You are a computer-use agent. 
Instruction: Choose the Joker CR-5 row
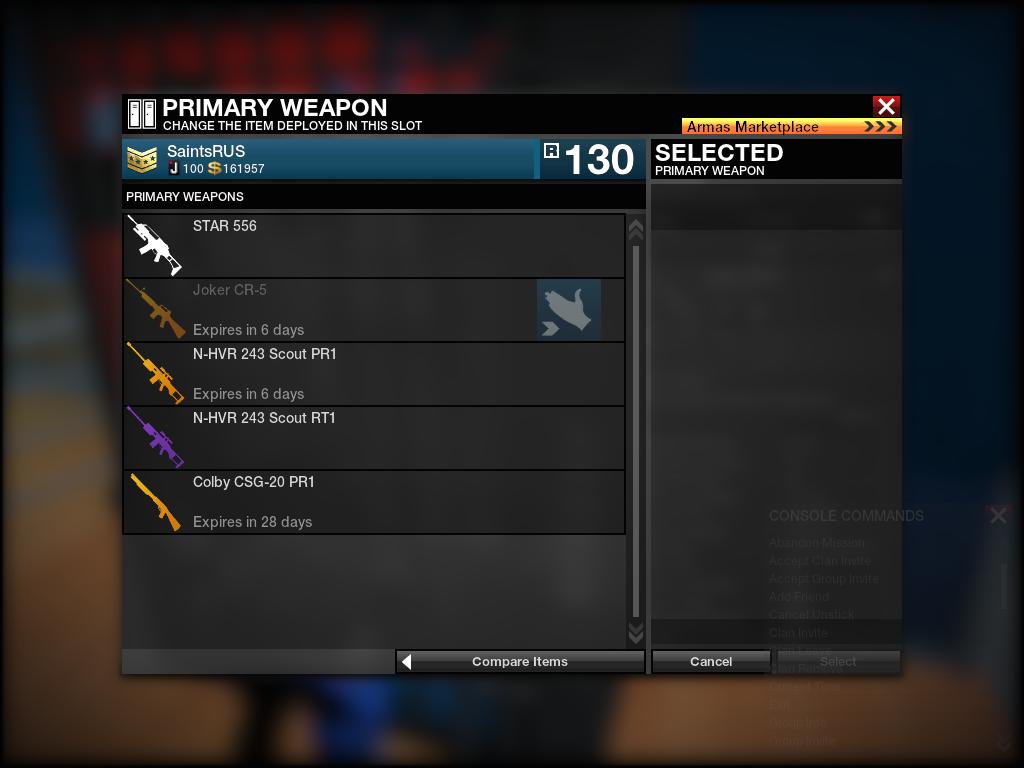pyautogui.click(x=330, y=310)
